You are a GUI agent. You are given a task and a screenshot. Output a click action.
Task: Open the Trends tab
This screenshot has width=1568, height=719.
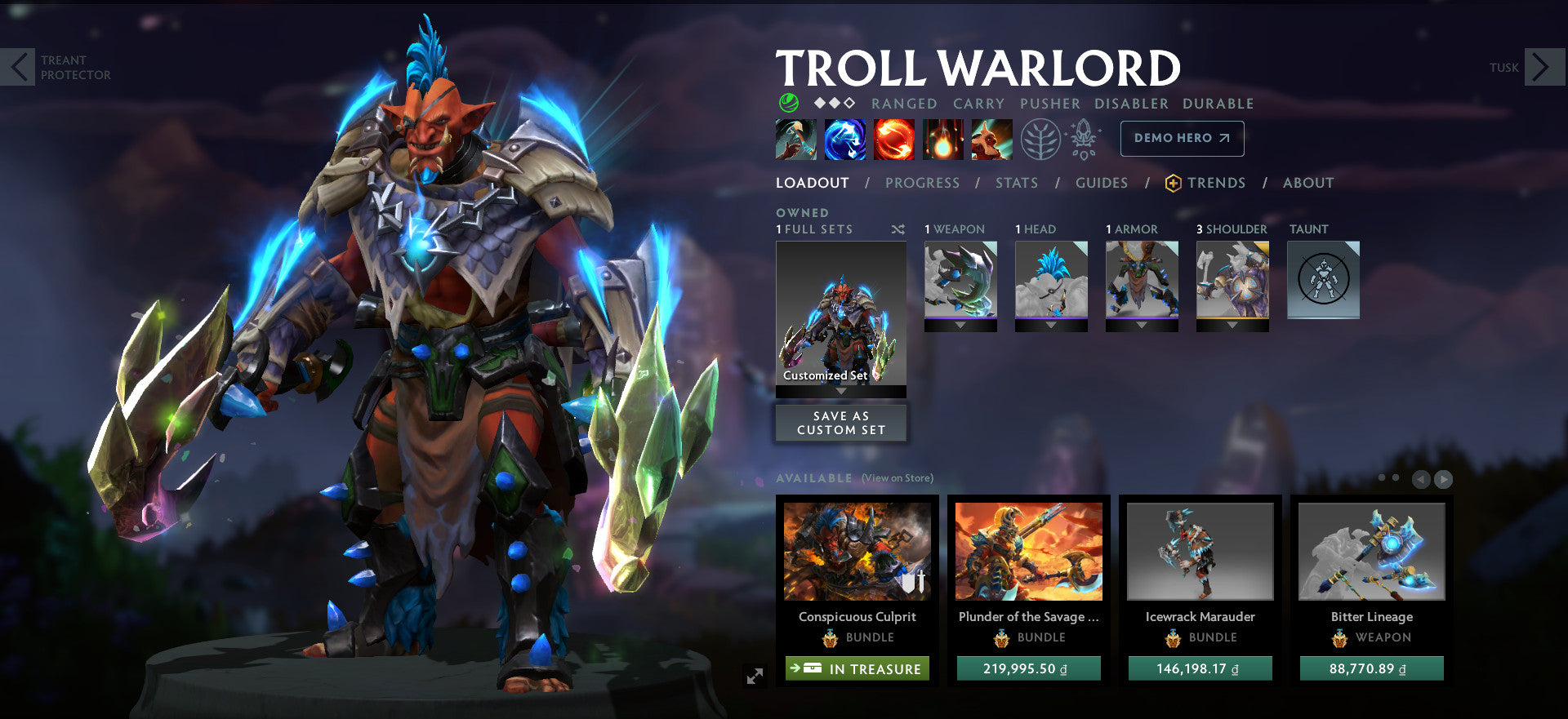coord(1218,183)
